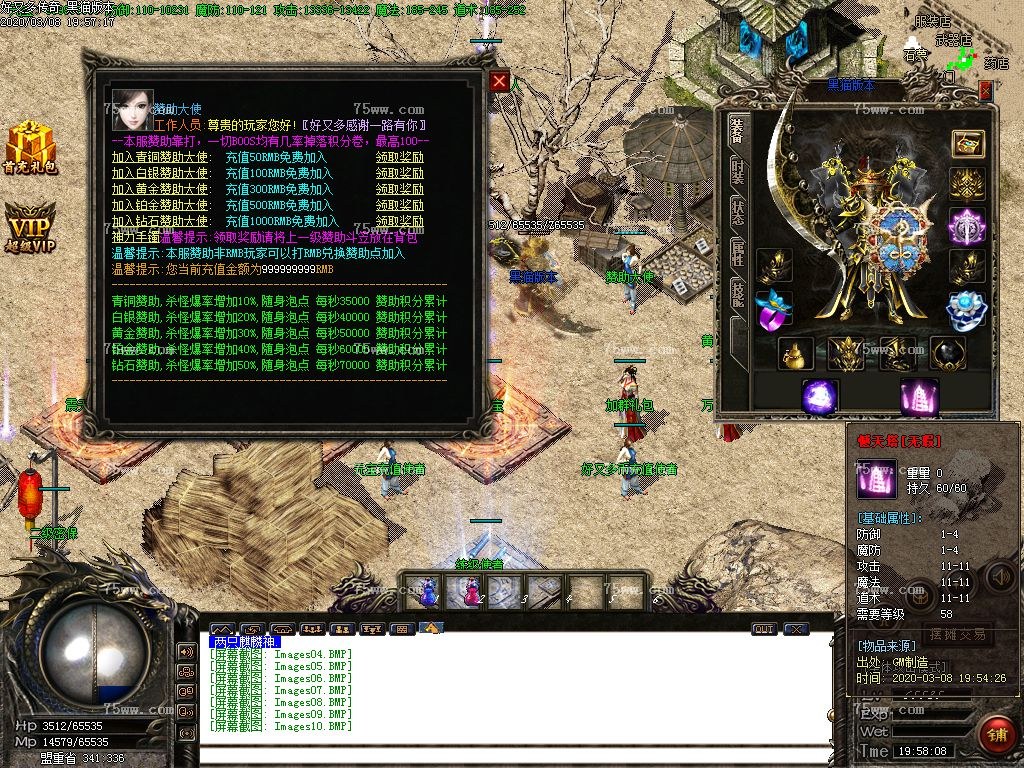Click the treasure chest icon in equipment panel

tap(967, 144)
